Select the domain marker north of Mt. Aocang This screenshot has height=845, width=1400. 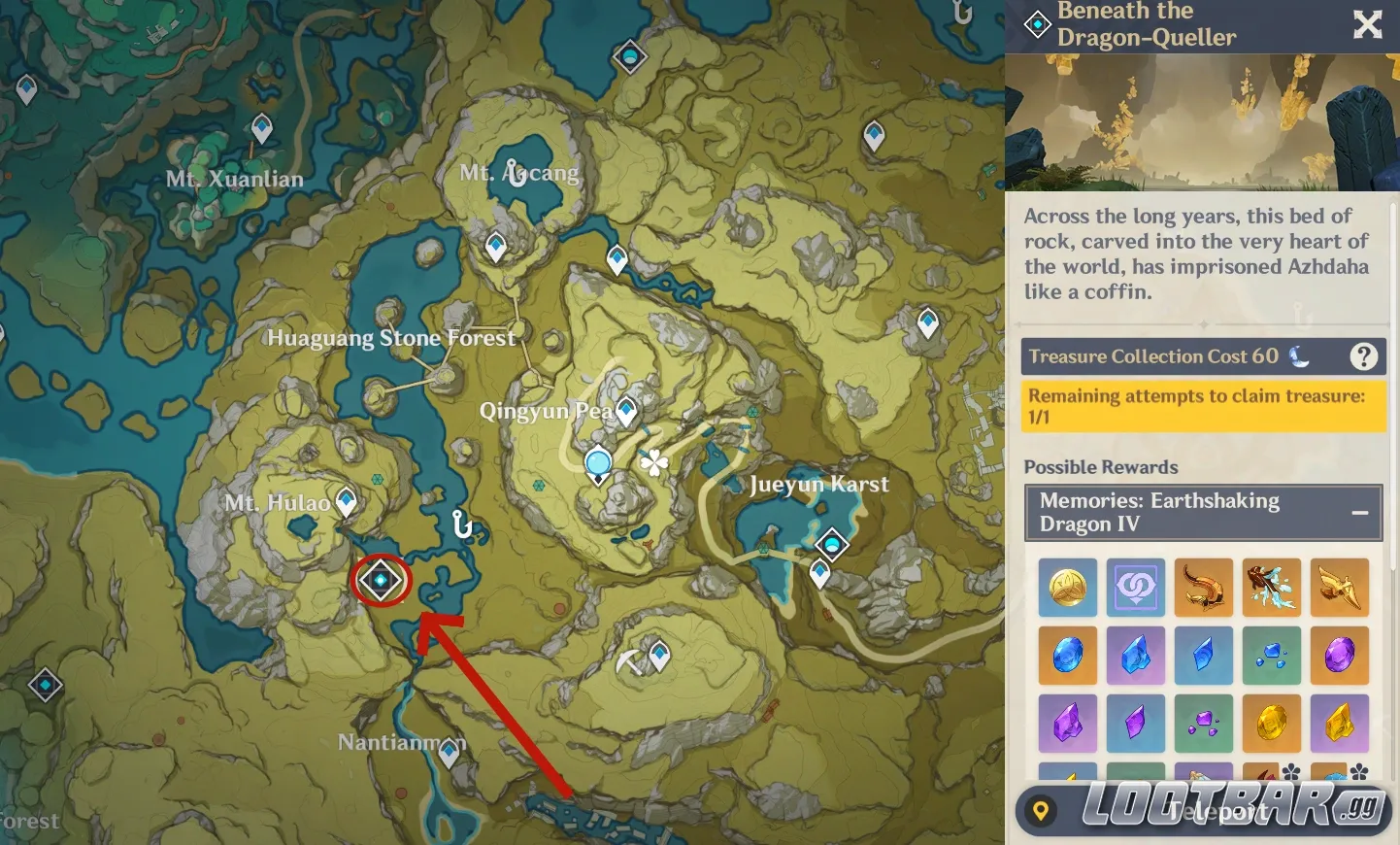[x=630, y=57]
